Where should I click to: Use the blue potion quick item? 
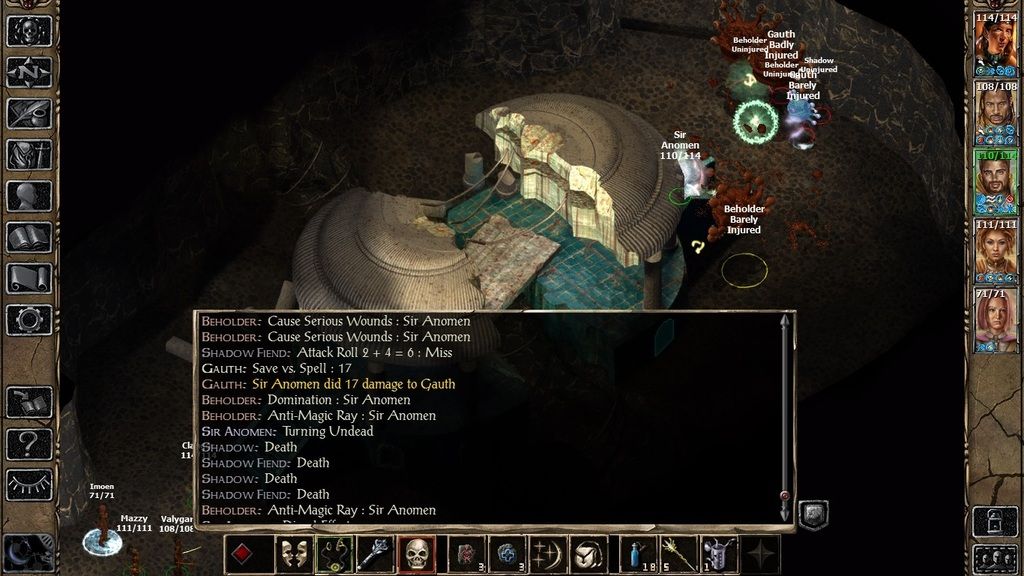(x=635, y=554)
